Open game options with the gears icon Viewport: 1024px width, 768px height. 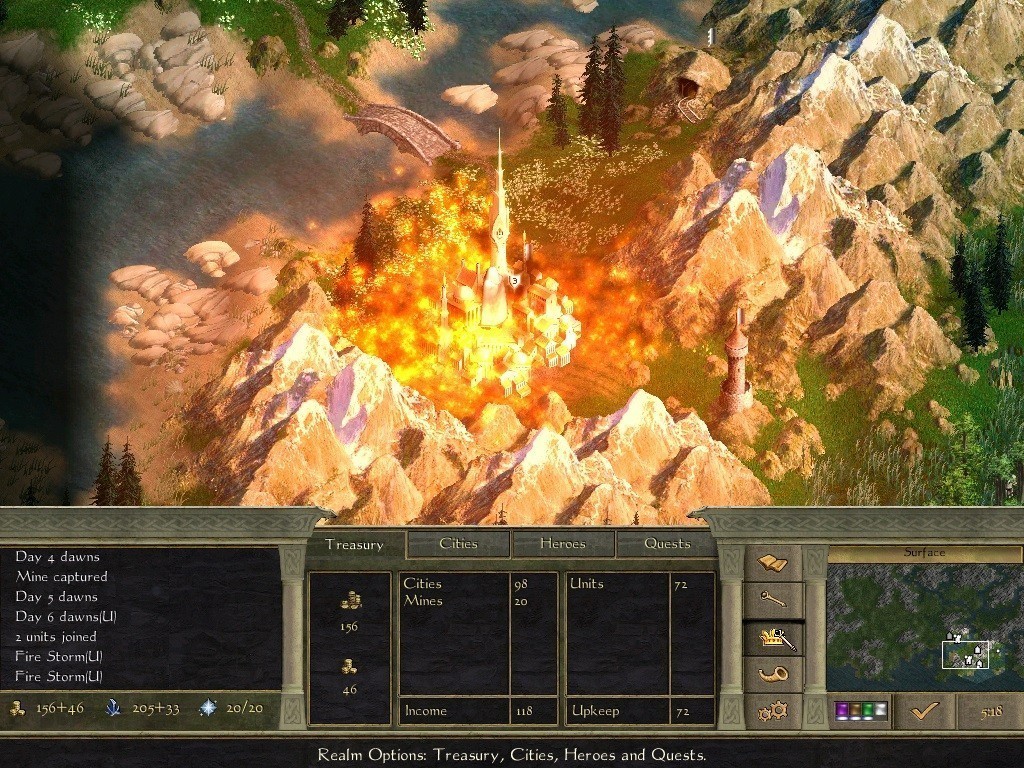(x=773, y=711)
